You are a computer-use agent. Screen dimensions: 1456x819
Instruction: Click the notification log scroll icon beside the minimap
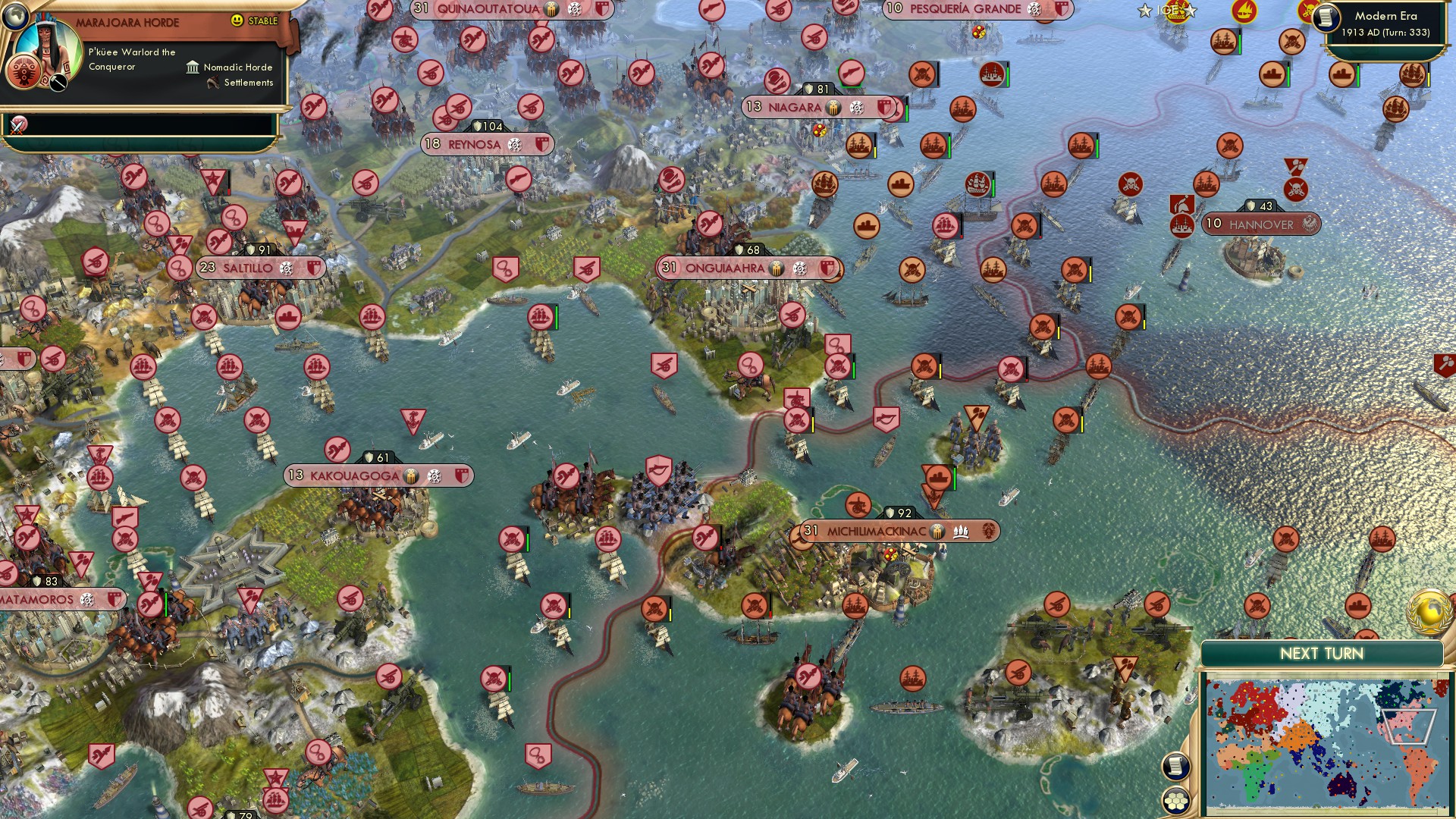pyautogui.click(x=1175, y=766)
